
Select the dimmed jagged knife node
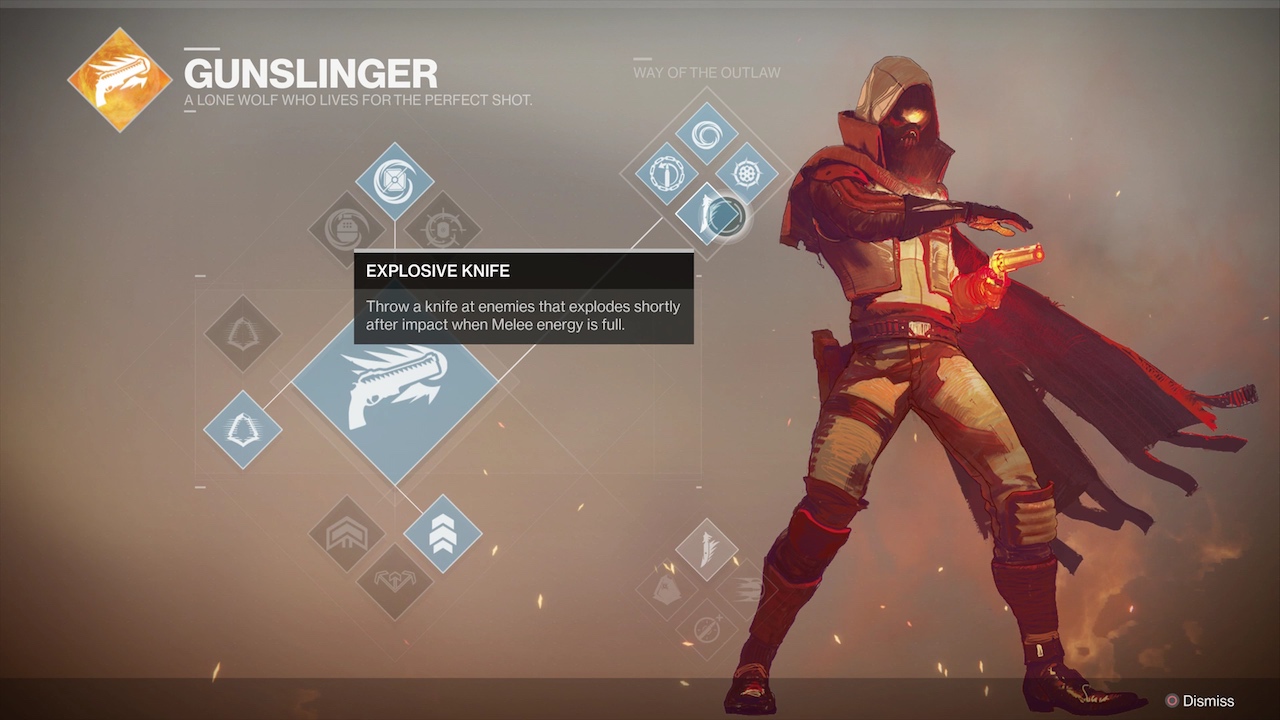click(706, 549)
